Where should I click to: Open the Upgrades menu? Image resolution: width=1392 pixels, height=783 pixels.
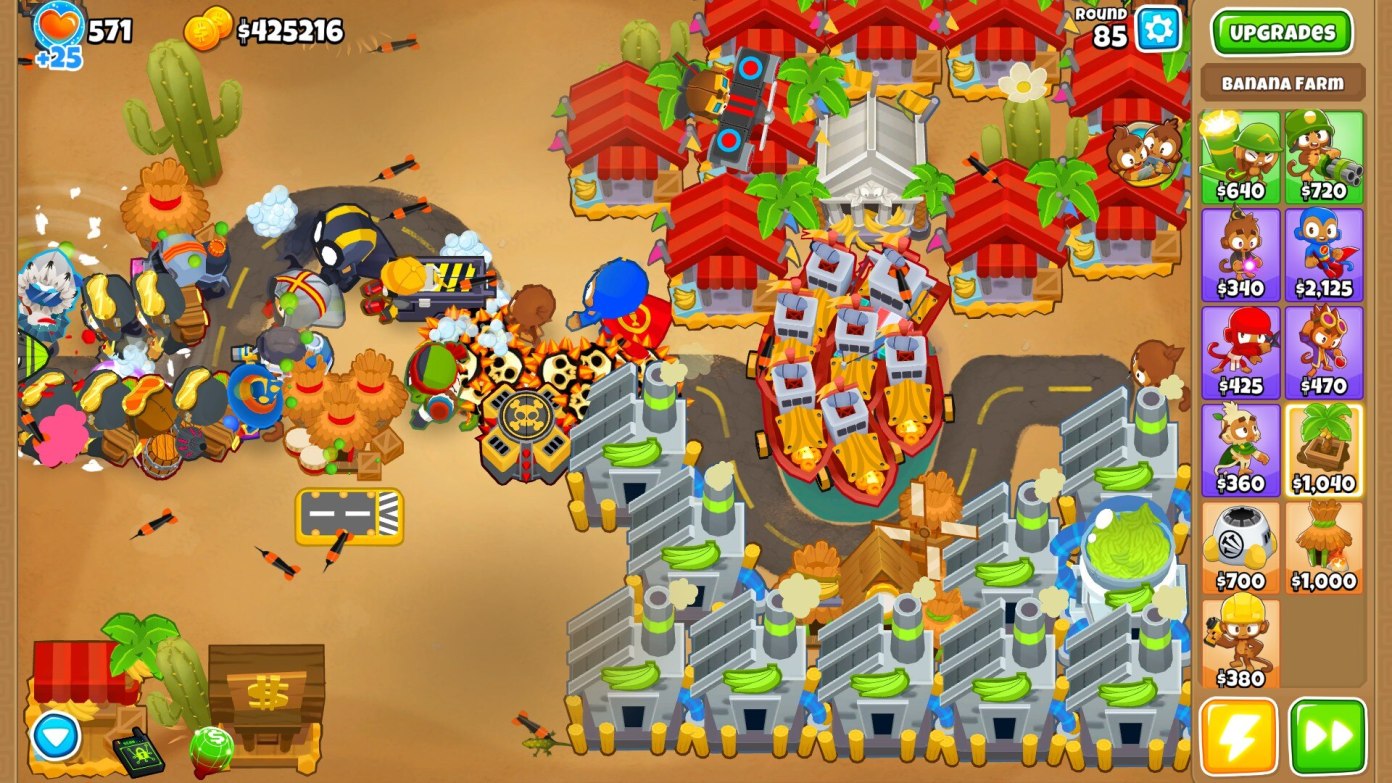(1283, 31)
